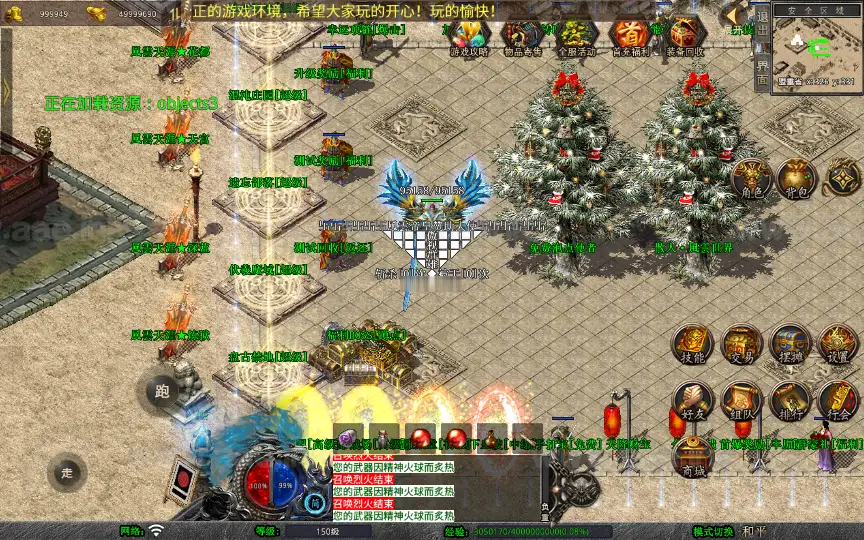Open the 交易 trade window
The image size is (864, 540).
741,345
